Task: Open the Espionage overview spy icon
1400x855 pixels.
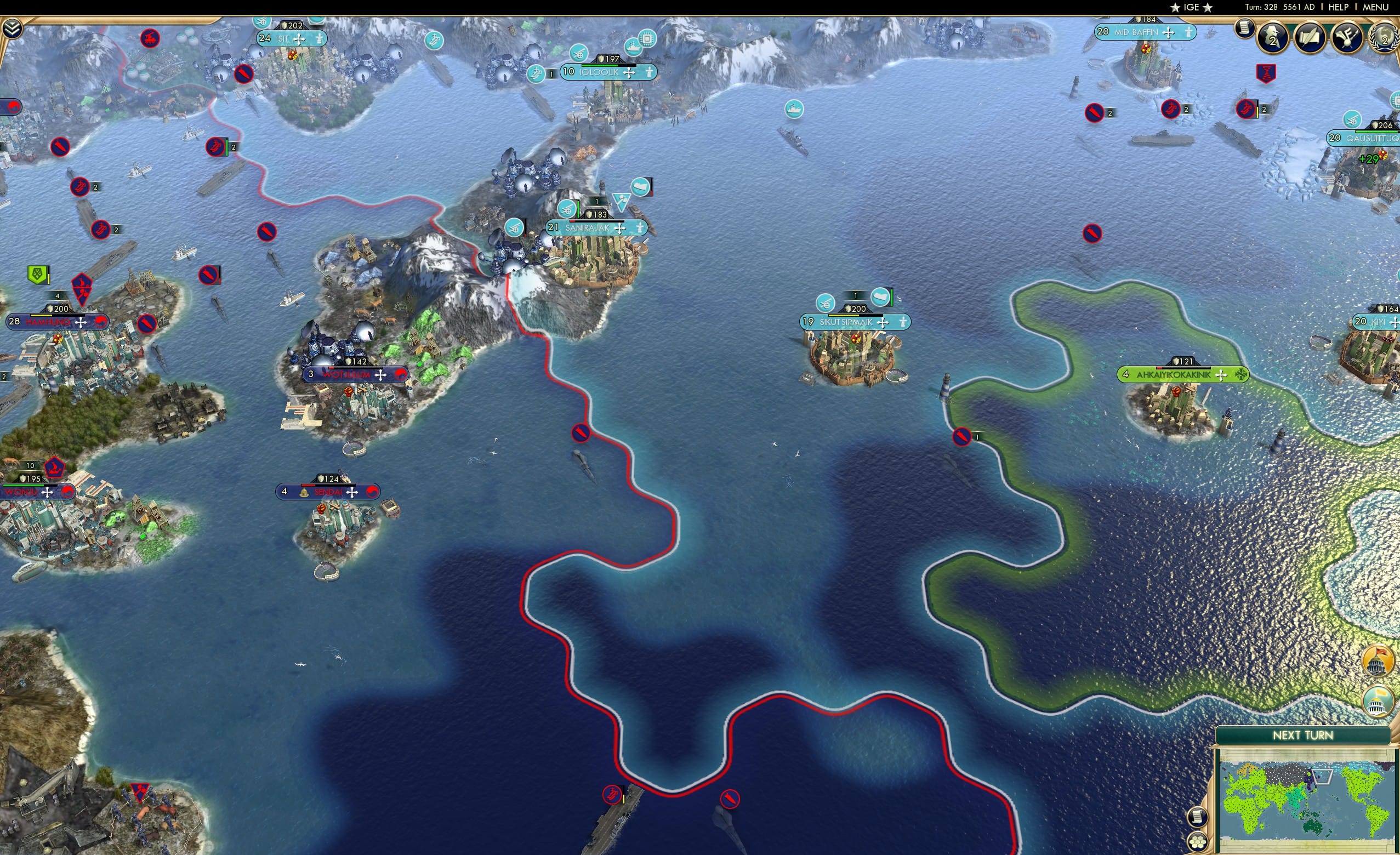Action: tap(1271, 38)
